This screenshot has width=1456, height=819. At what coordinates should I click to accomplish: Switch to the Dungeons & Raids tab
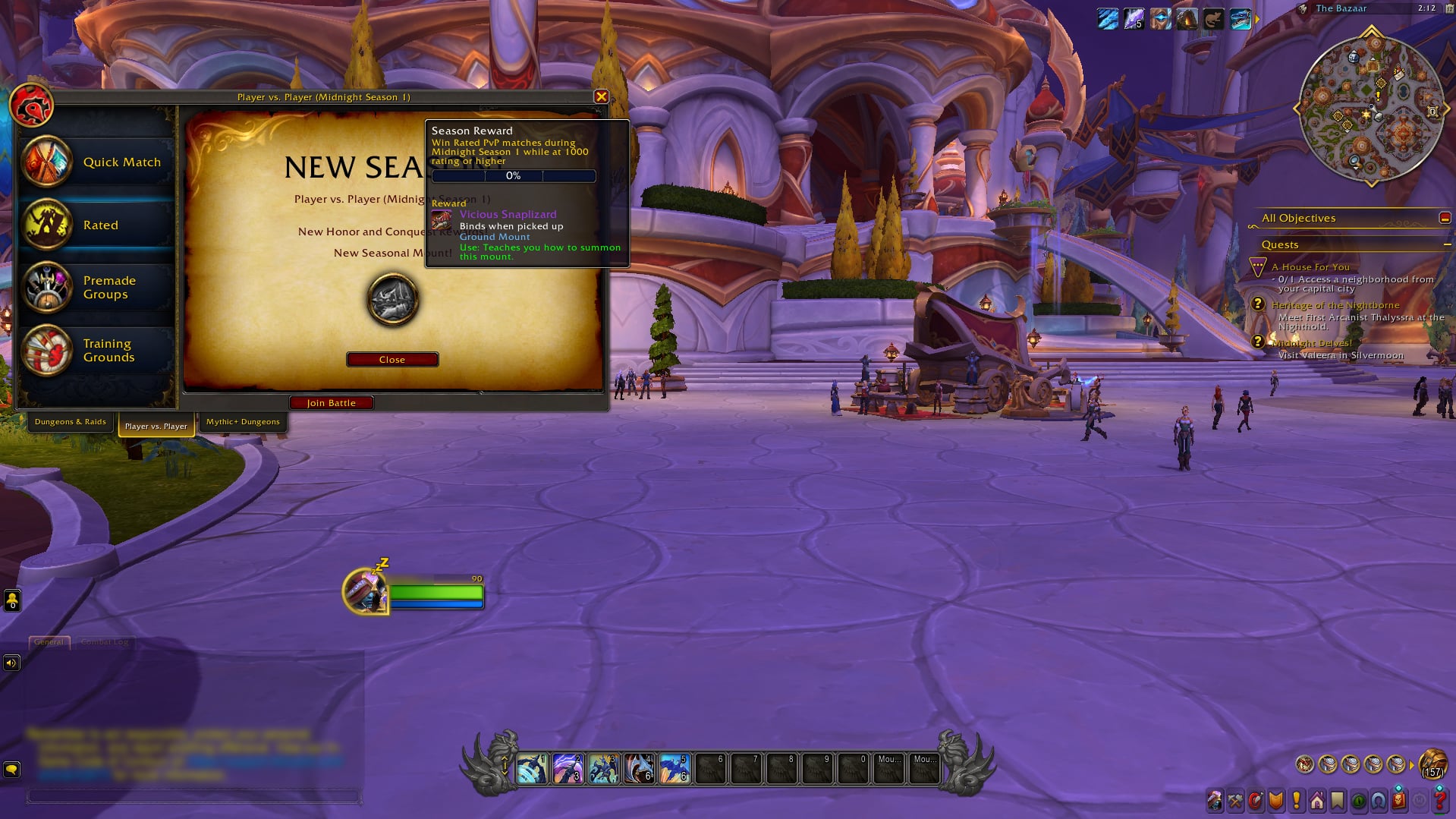coord(70,422)
